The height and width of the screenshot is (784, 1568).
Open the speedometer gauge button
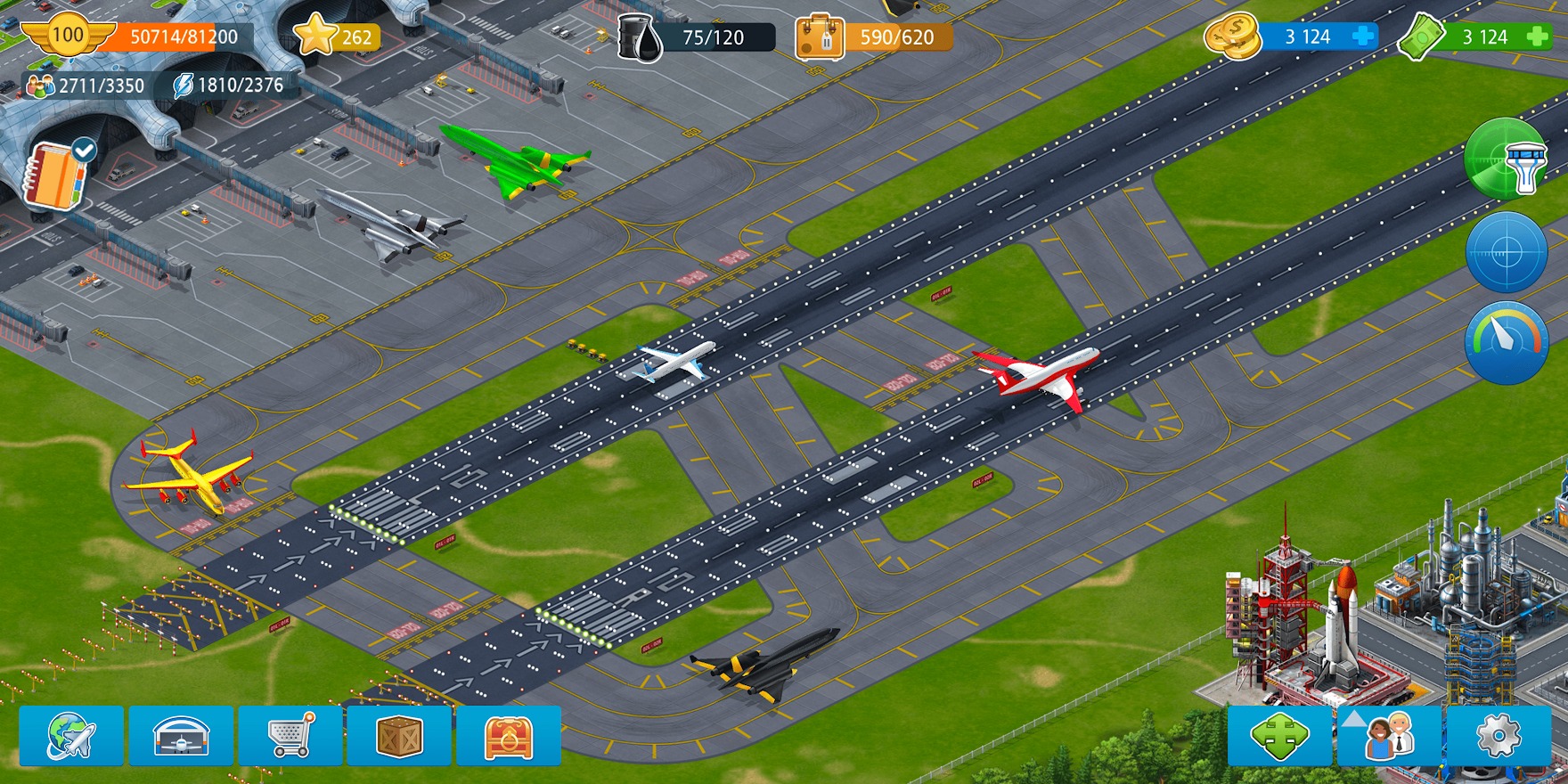click(1507, 343)
